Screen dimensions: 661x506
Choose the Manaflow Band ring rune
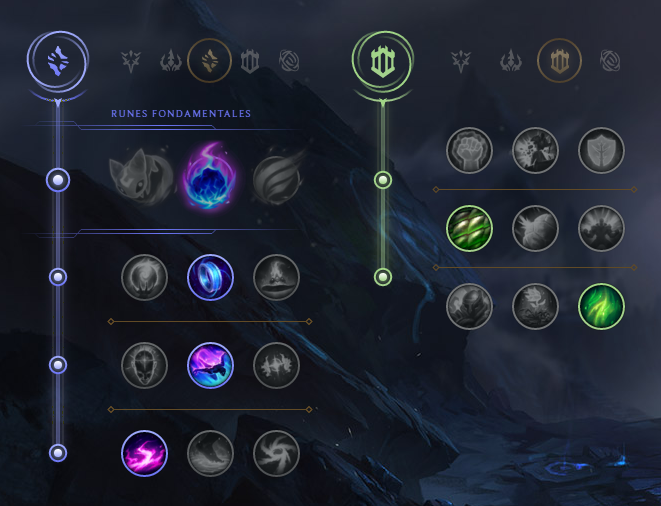click(x=210, y=277)
